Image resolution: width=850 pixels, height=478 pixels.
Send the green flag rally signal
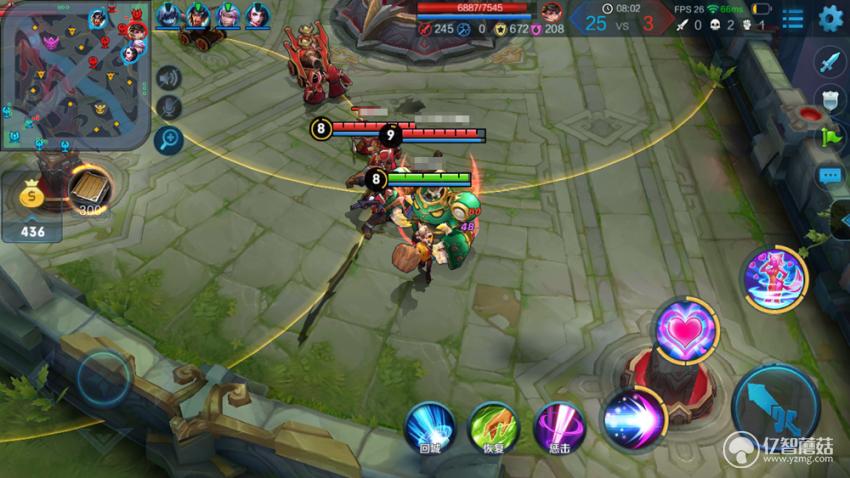coord(829,137)
